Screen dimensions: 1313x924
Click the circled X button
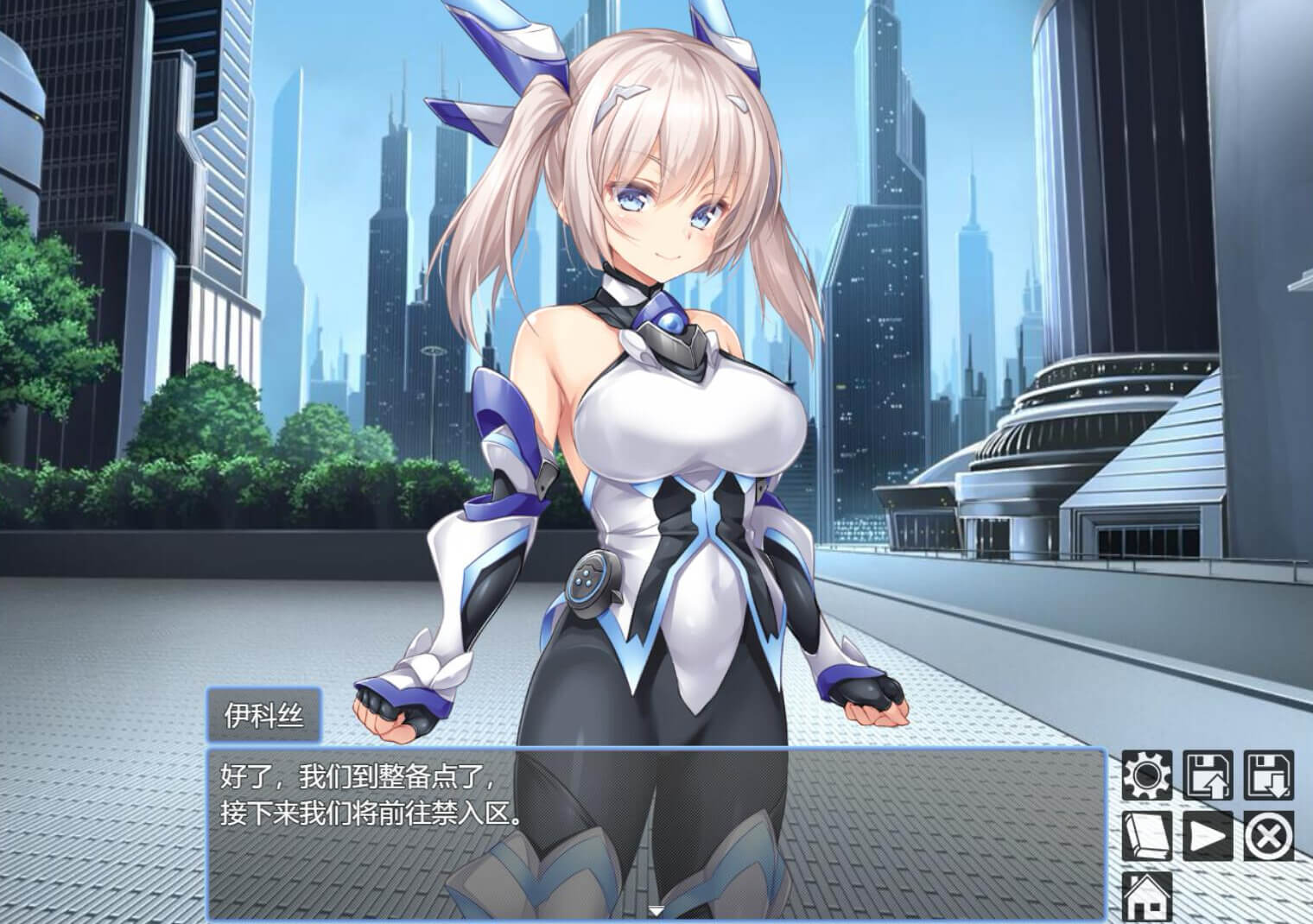coord(1269,836)
